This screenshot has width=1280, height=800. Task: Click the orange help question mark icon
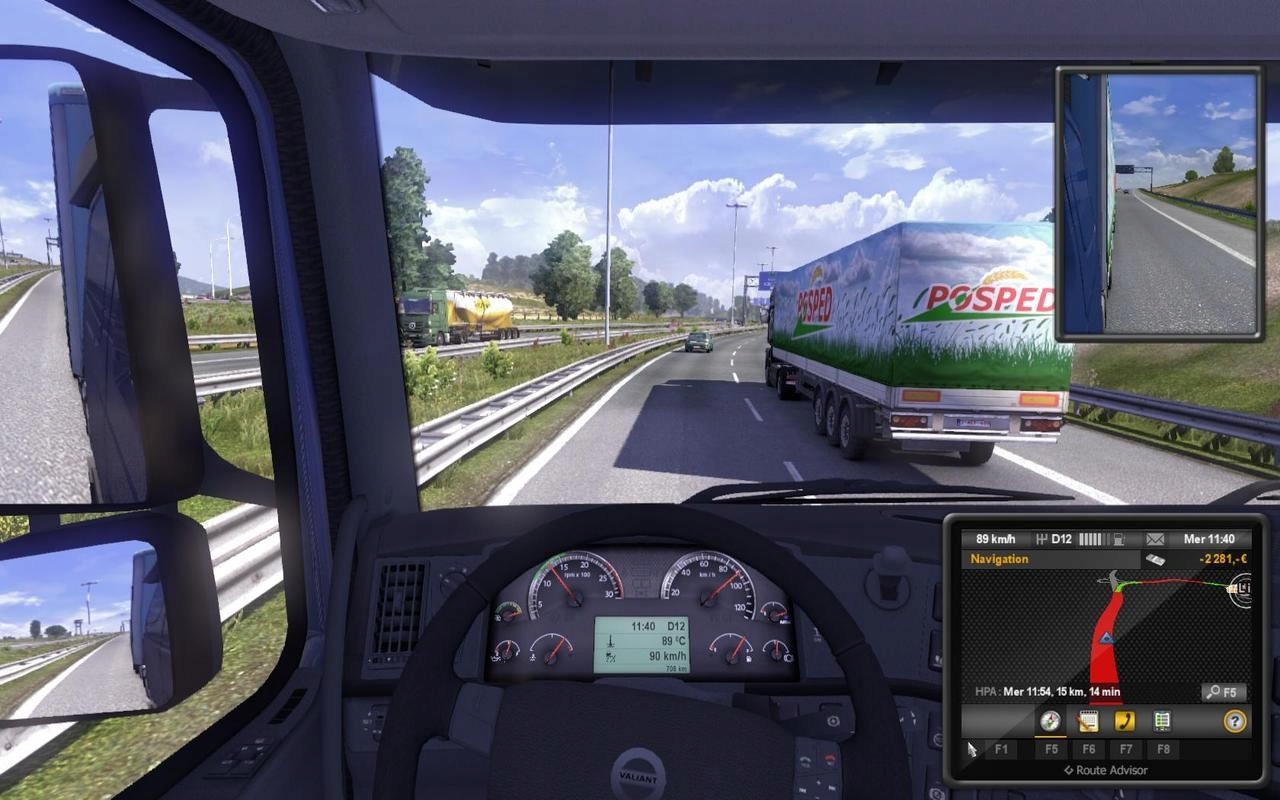coord(1234,720)
